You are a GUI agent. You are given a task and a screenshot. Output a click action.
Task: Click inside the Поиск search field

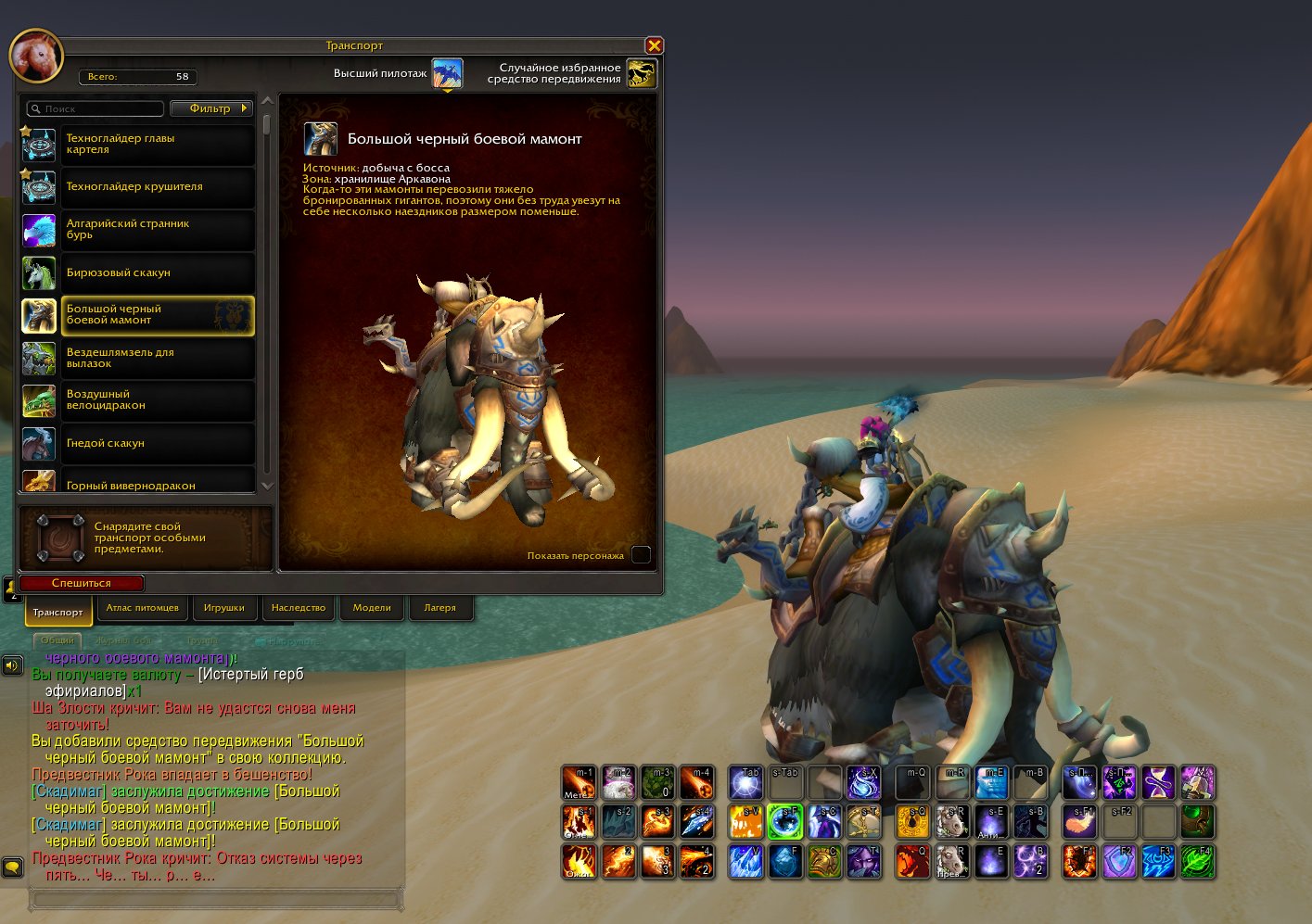click(x=97, y=108)
